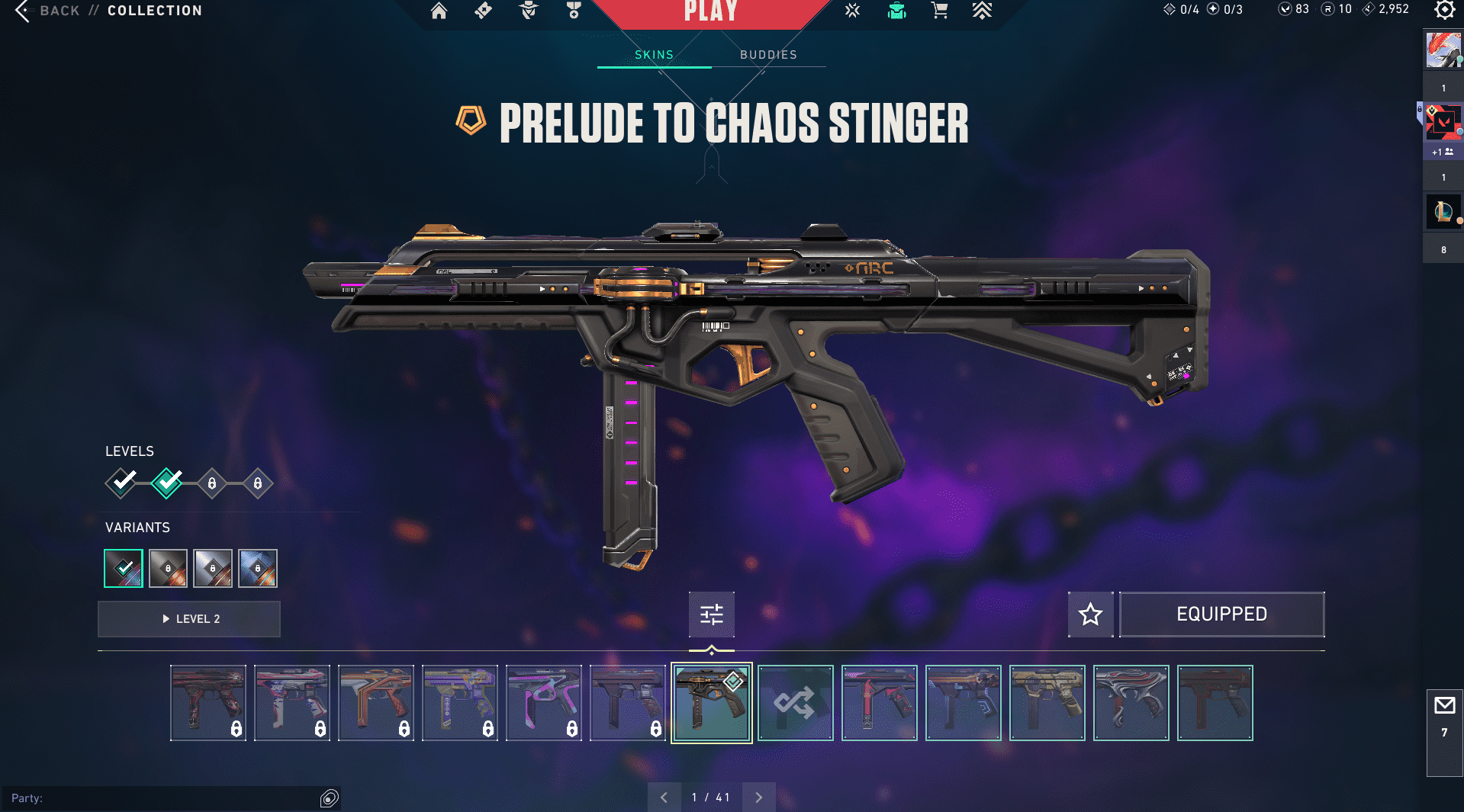Select the Prelude to Chaos Stinger thumbnail

[711, 703]
